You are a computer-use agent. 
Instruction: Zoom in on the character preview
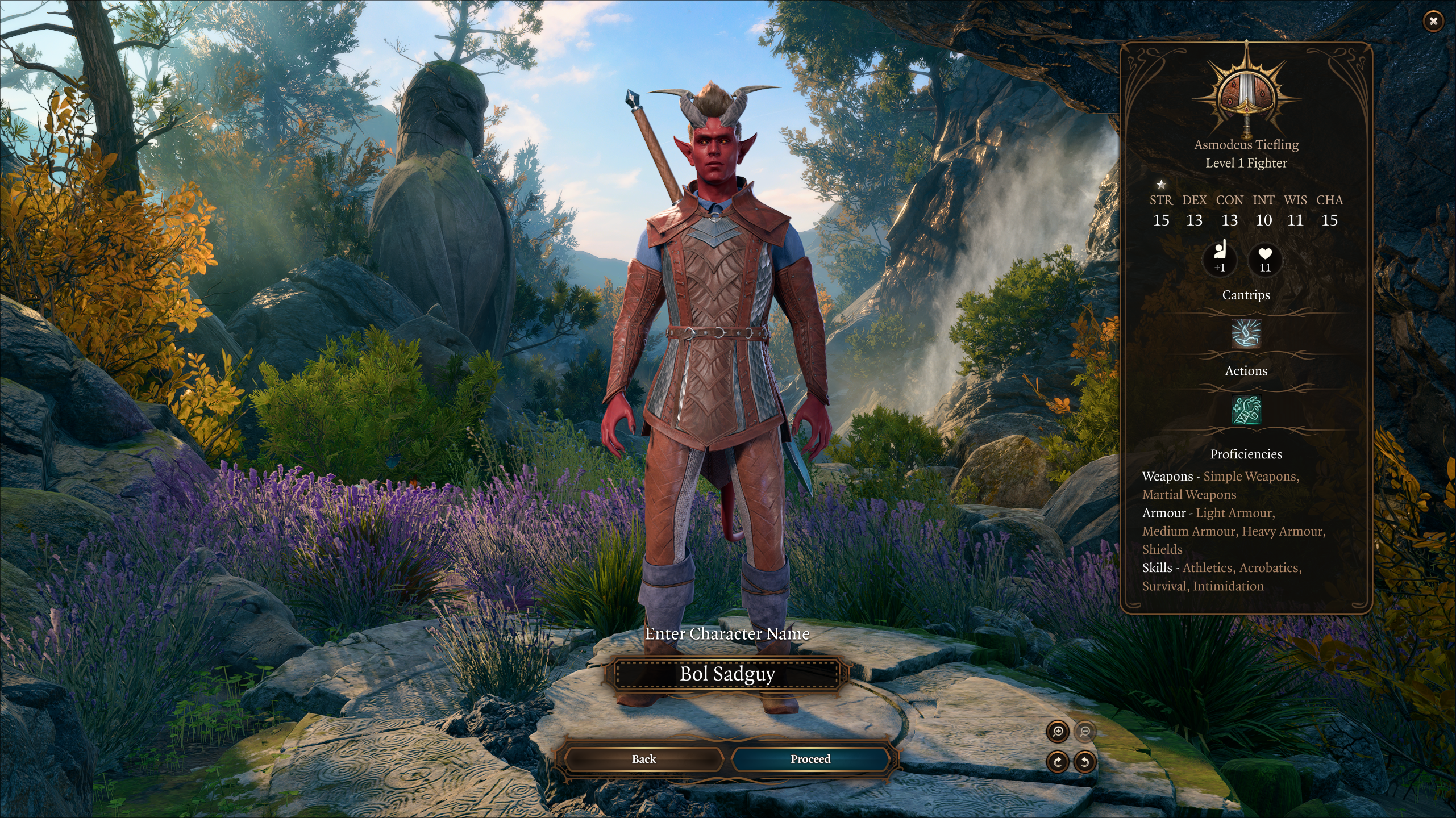(1058, 732)
